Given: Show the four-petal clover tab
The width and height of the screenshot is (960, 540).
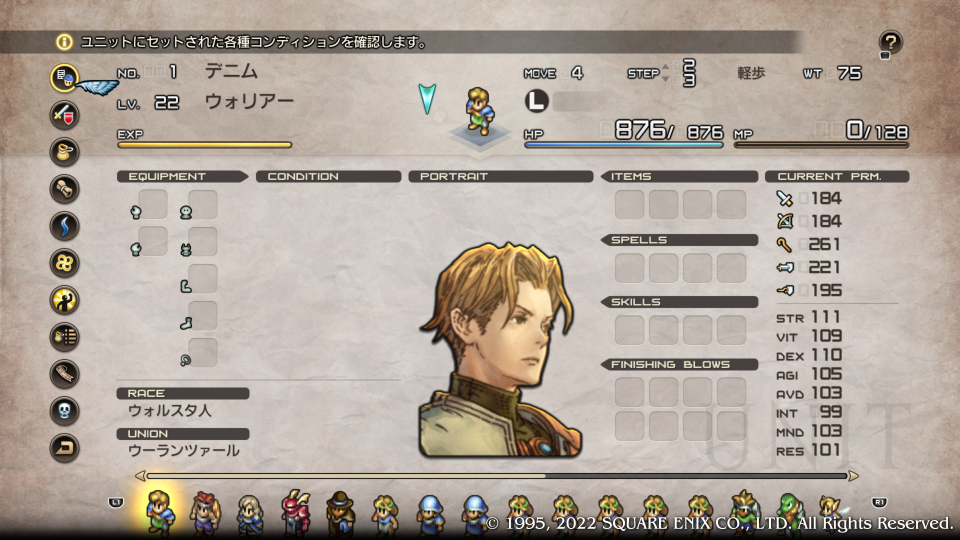Looking at the screenshot, I should tap(65, 262).
